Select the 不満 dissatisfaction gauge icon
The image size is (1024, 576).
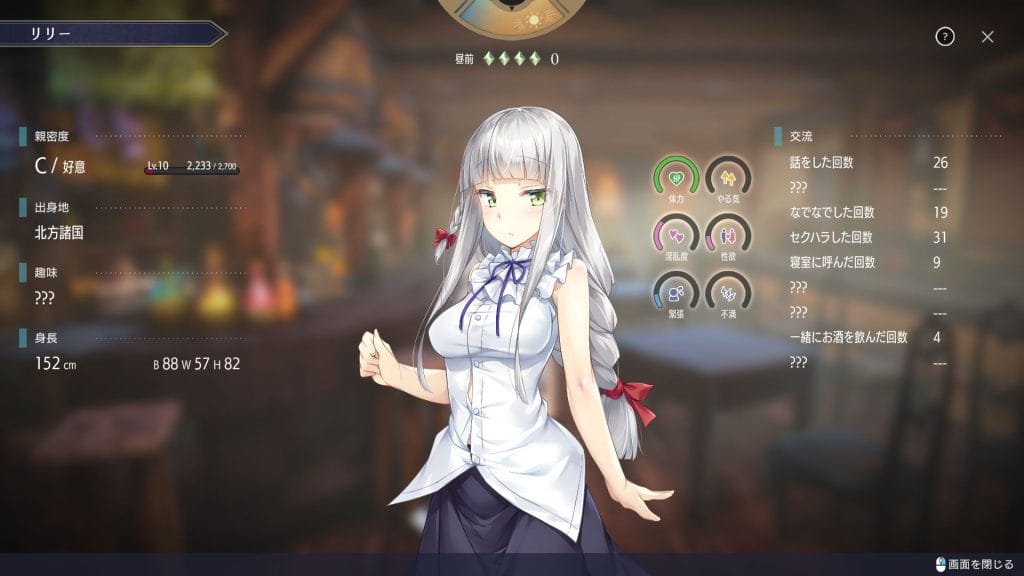tap(727, 291)
